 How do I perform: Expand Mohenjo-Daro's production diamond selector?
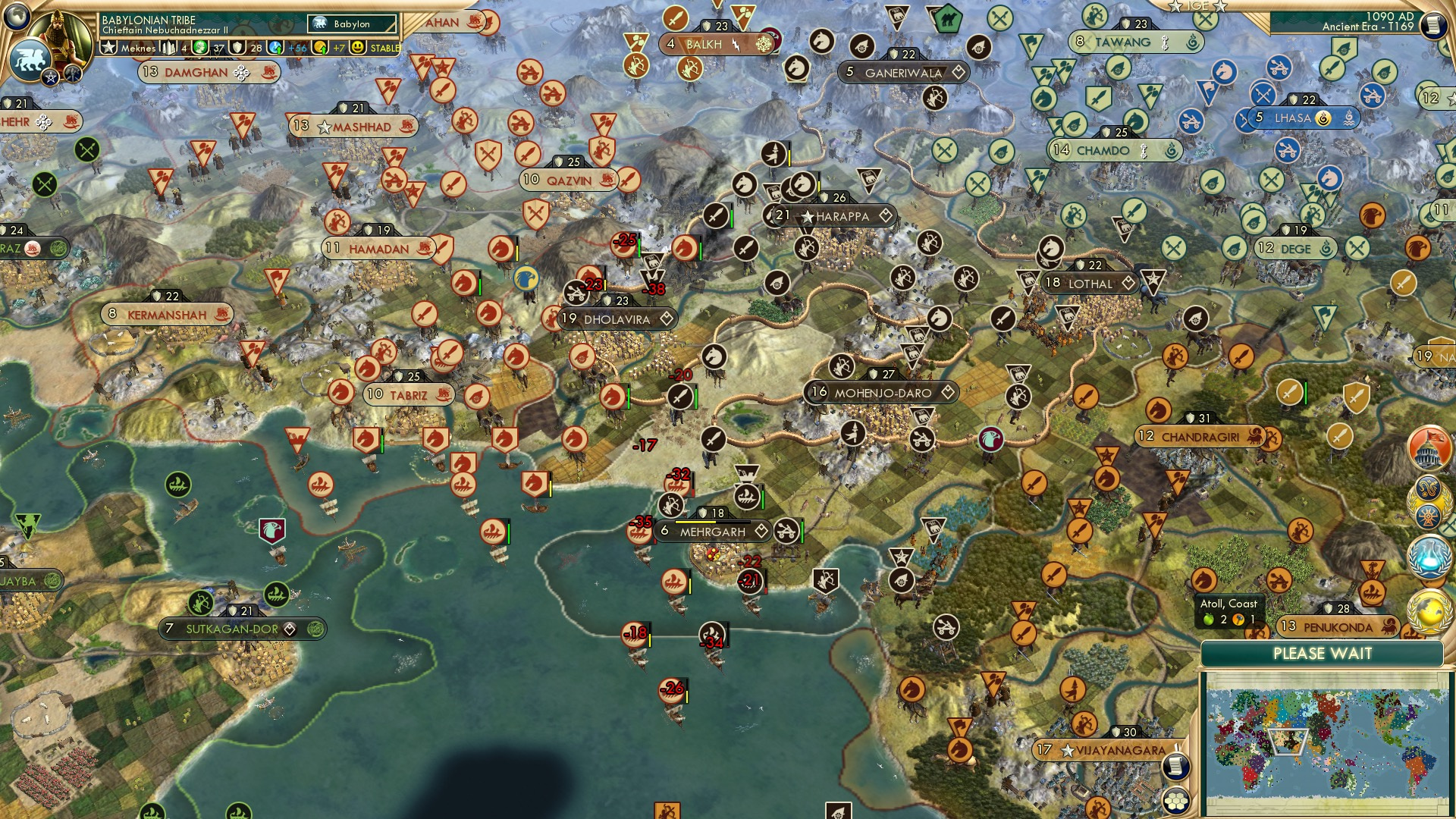pos(946,393)
